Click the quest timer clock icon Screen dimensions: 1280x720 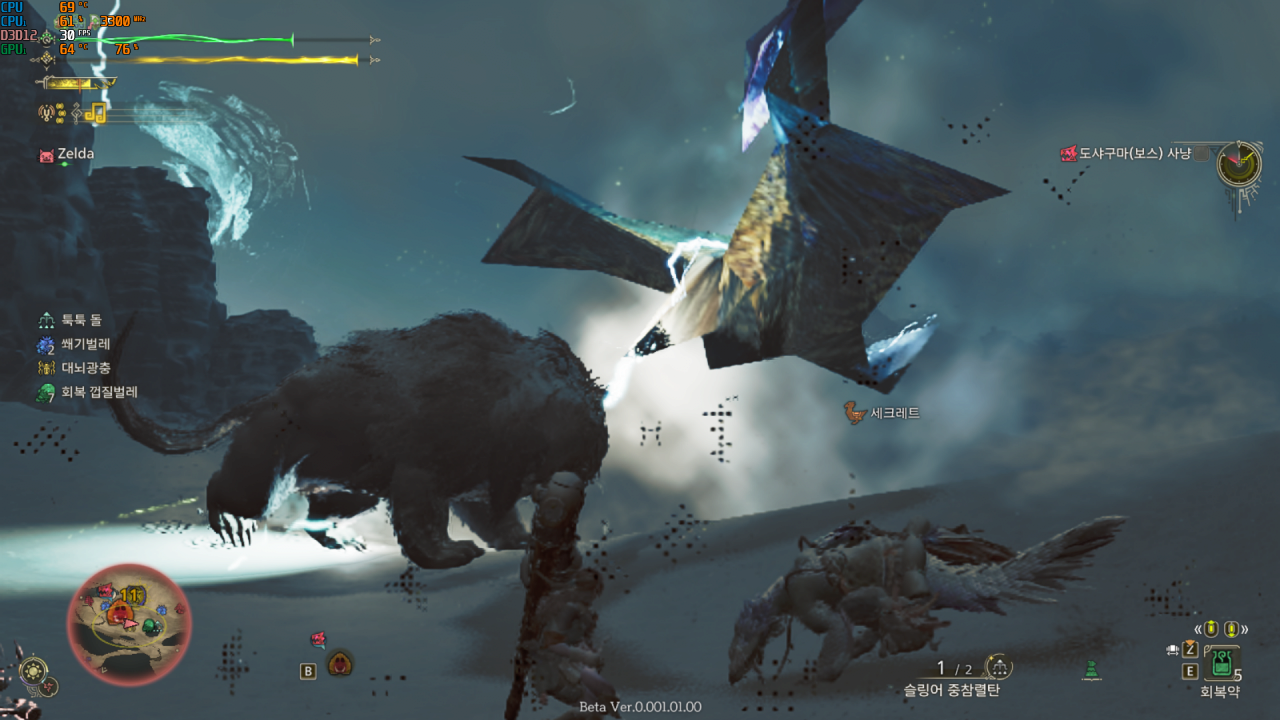point(1239,163)
